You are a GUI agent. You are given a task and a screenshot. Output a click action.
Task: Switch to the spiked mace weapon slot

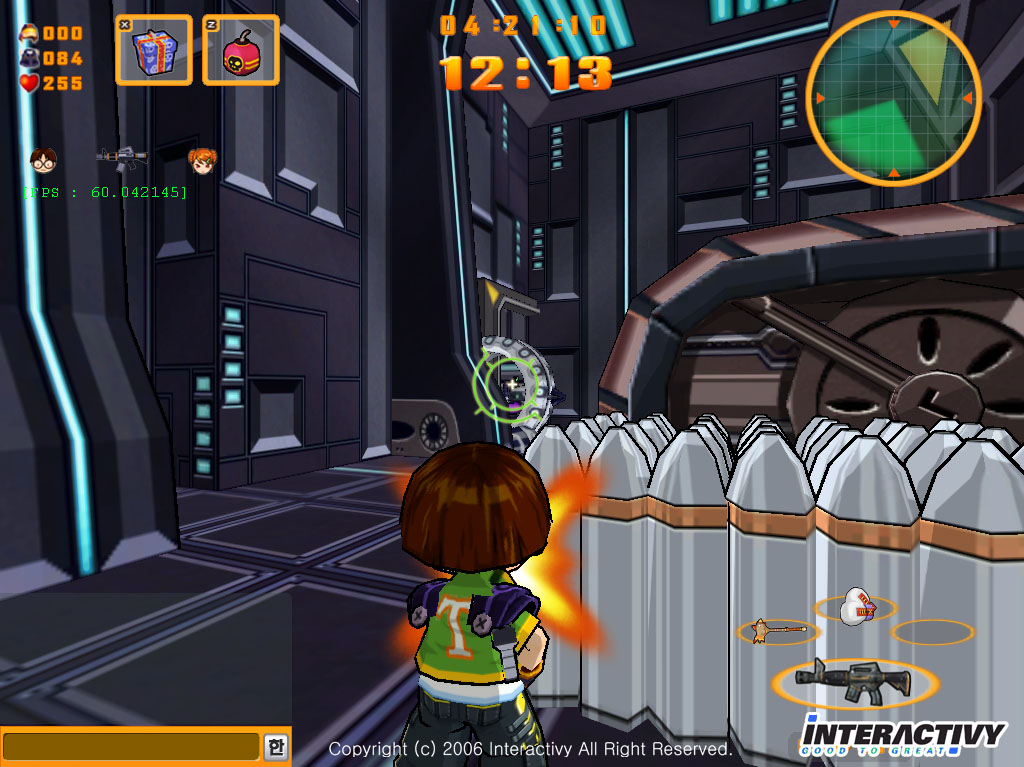point(778,630)
